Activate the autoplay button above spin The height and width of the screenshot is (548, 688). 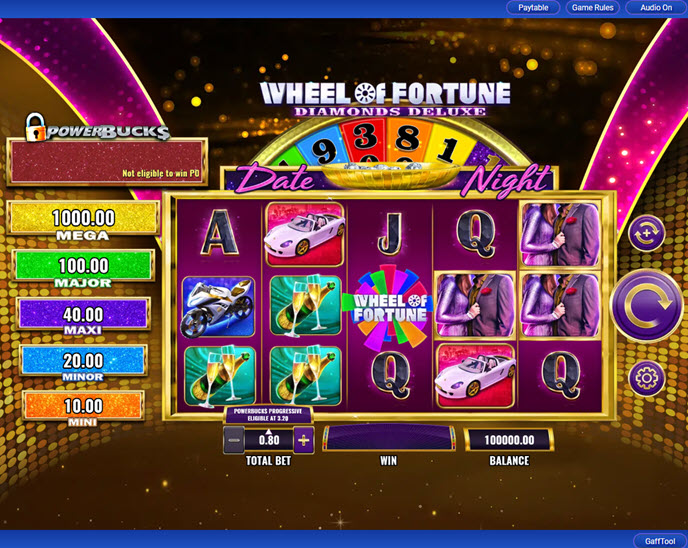point(646,234)
